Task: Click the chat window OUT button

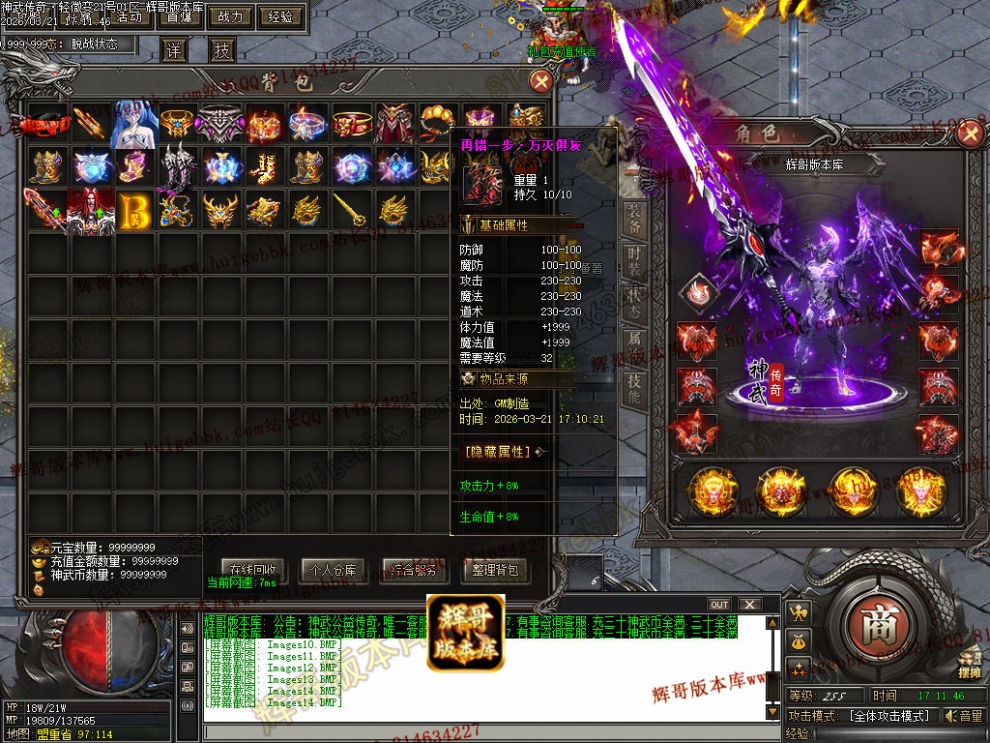Action: 719,605
